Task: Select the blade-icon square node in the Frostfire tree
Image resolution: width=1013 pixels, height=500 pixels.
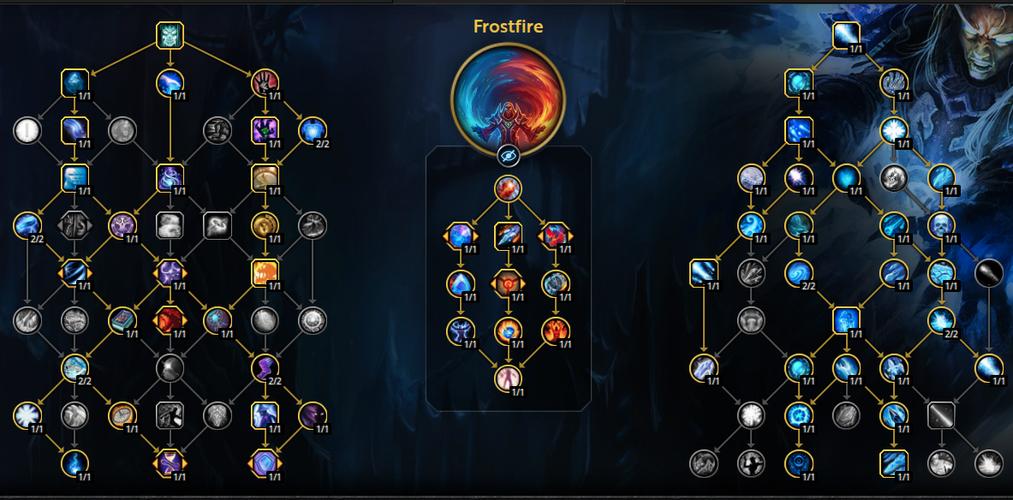Action: tap(508, 236)
